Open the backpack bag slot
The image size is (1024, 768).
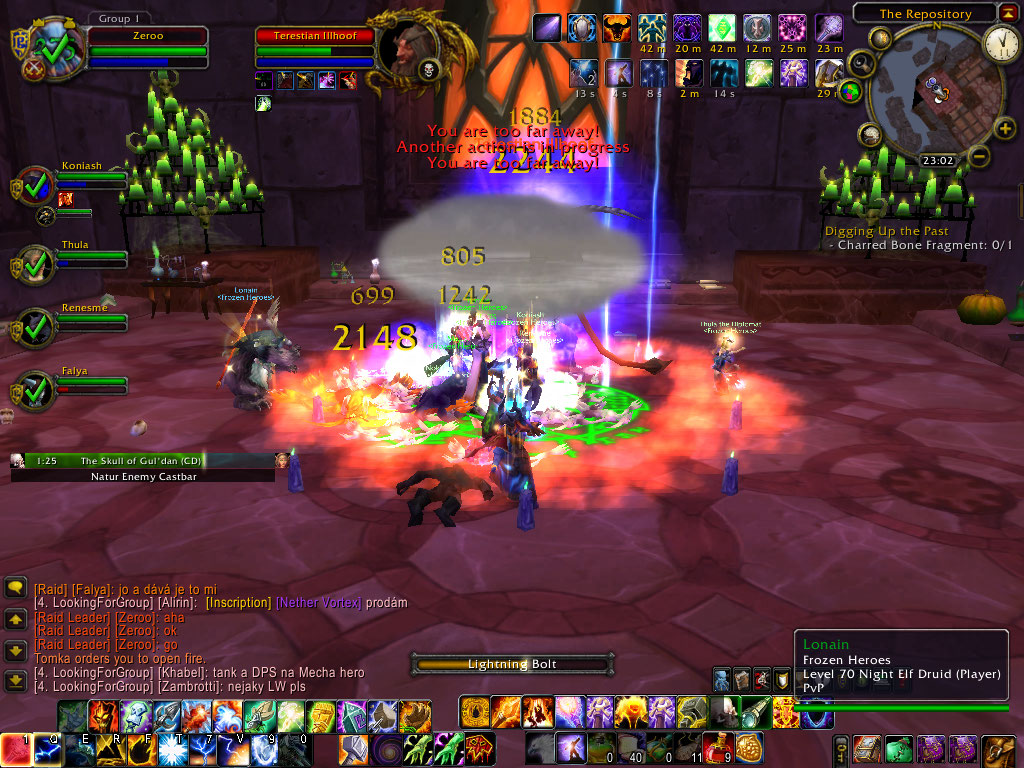[998, 748]
